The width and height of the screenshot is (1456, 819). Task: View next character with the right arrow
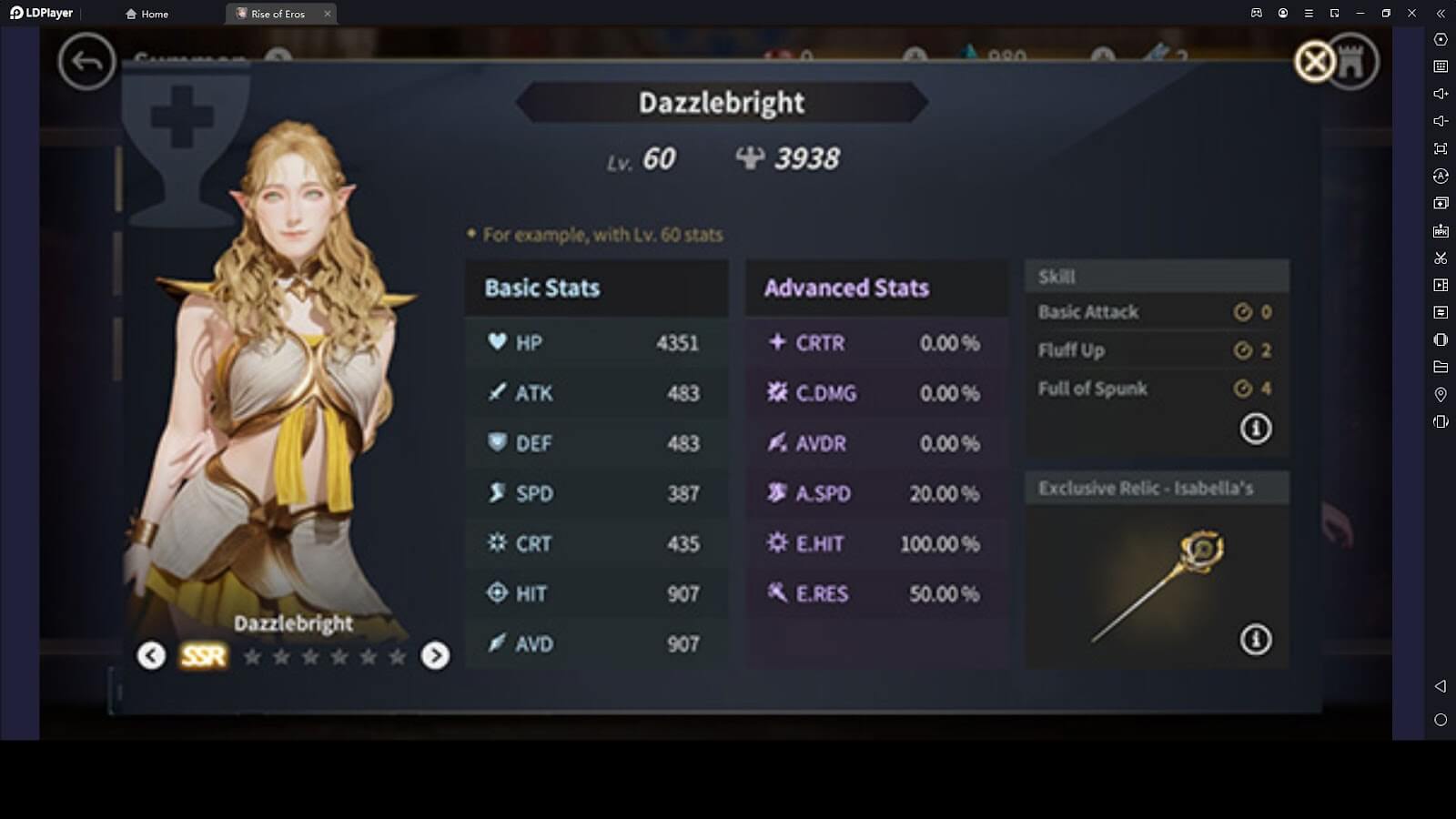click(435, 656)
